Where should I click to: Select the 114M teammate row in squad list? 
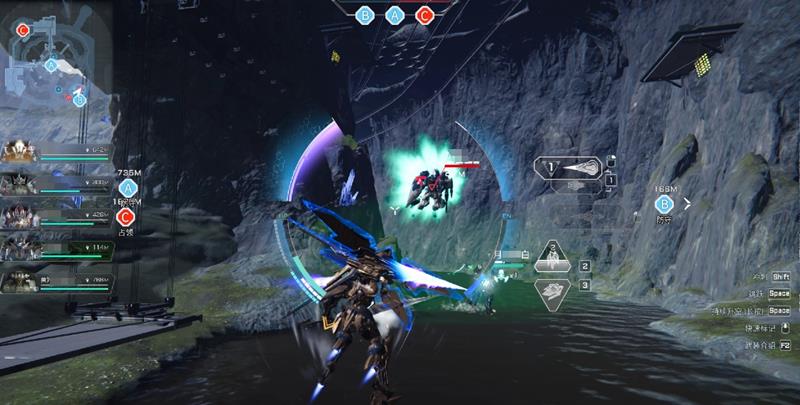(58, 248)
